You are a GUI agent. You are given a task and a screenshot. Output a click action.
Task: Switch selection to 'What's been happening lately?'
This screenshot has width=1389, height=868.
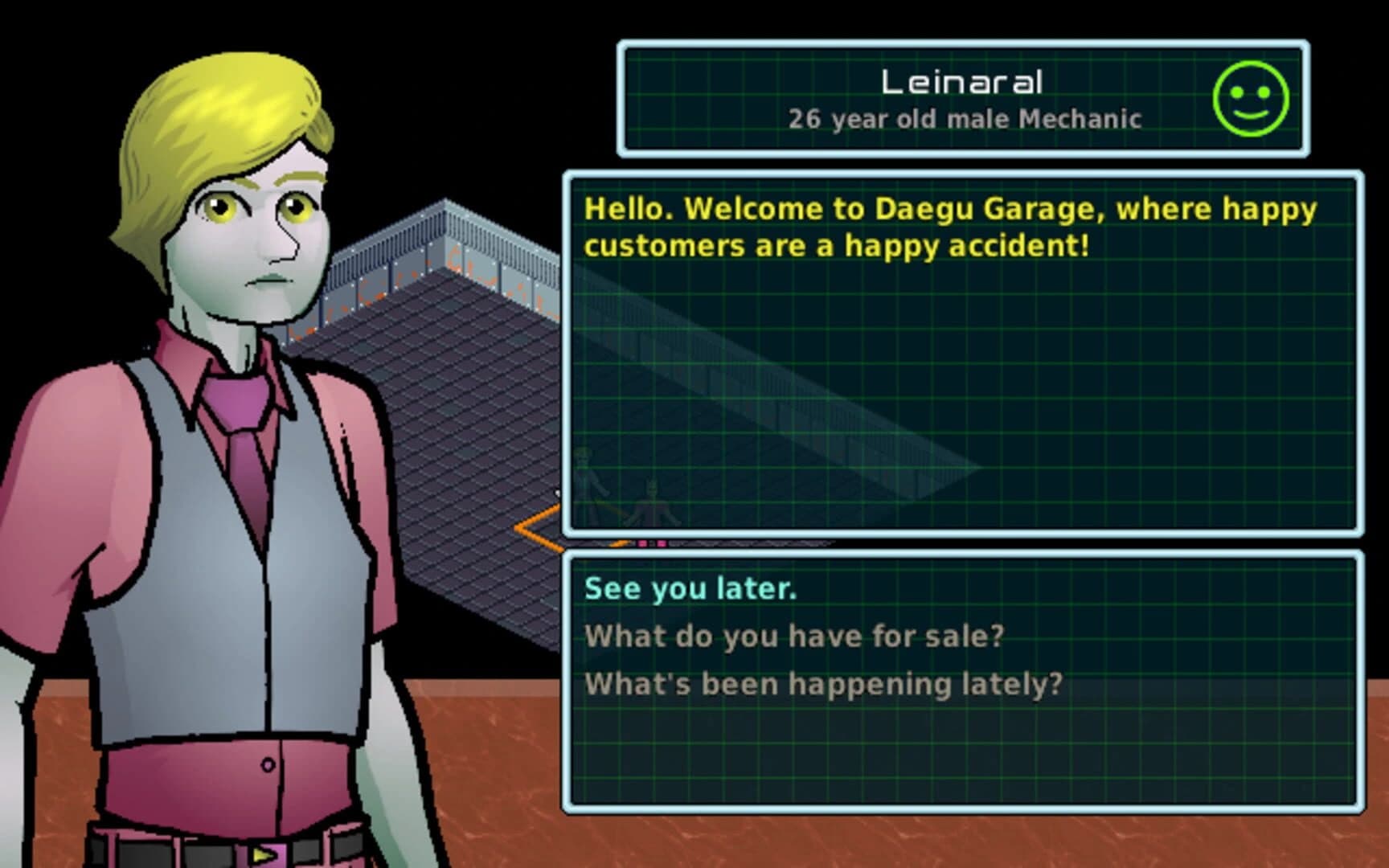pyautogui.click(x=824, y=682)
